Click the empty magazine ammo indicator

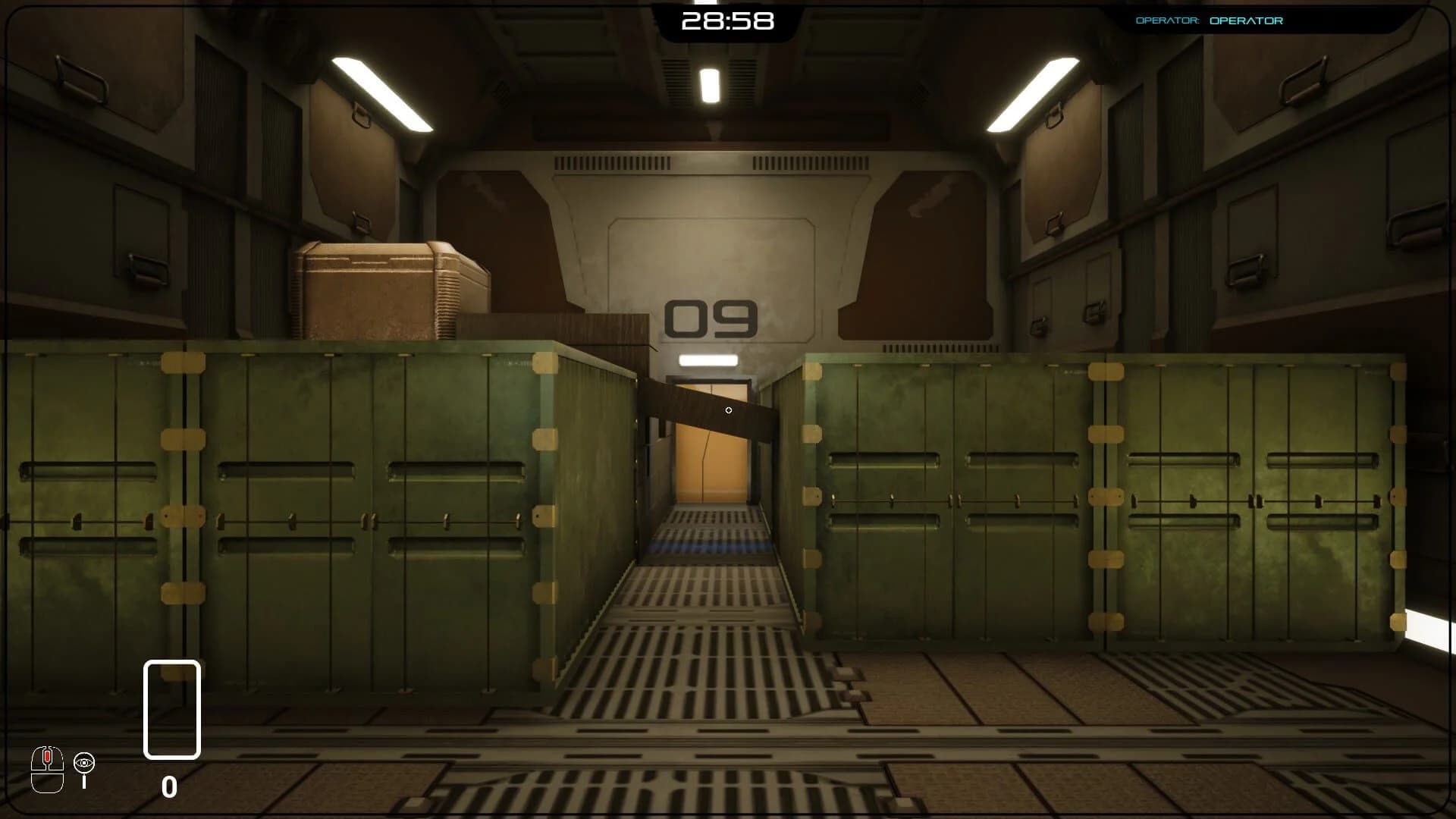click(171, 709)
